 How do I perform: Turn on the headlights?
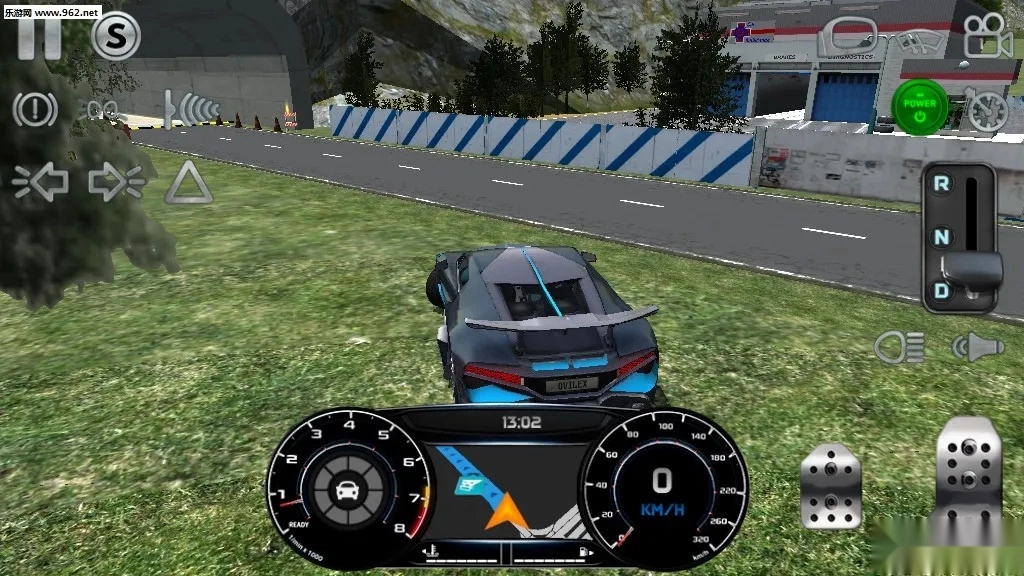pyautogui.click(x=898, y=347)
